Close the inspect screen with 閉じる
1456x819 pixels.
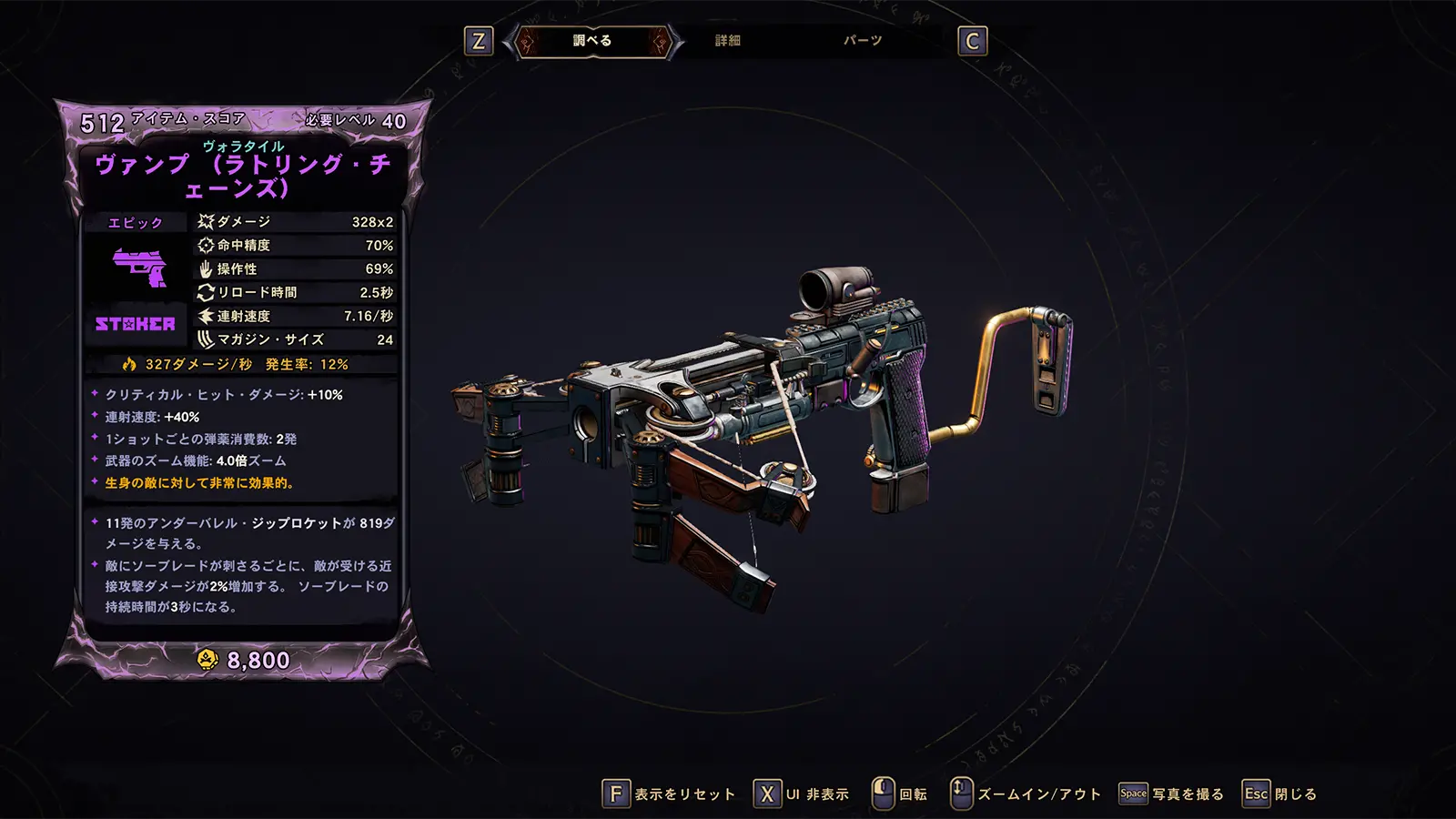tap(1279, 794)
